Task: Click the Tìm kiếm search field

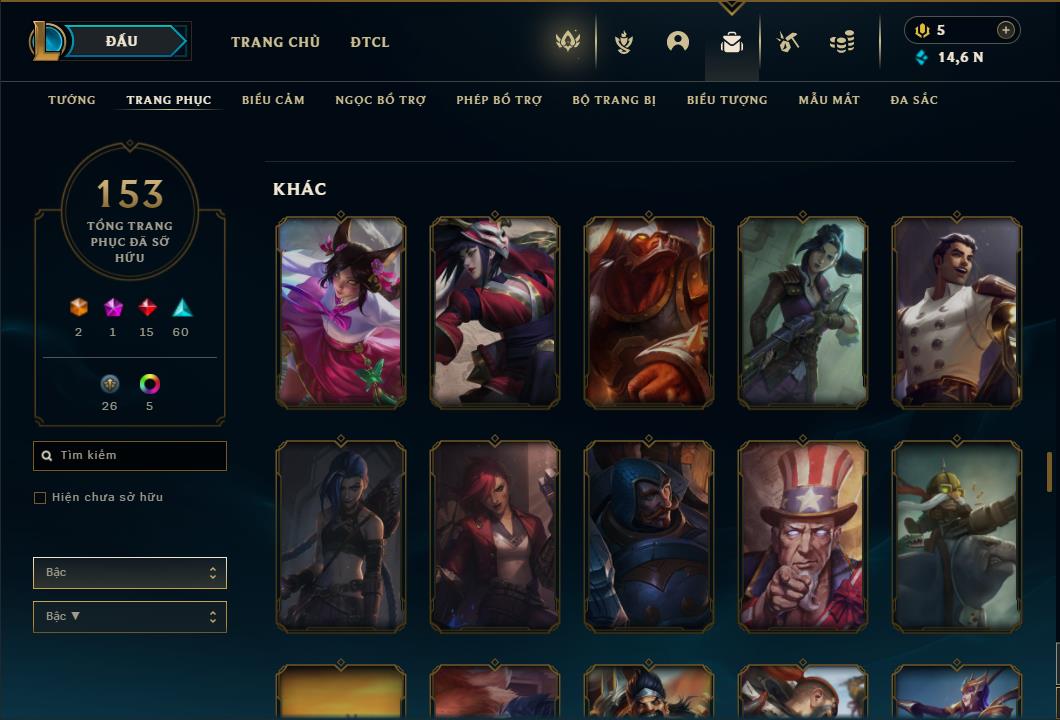Action: (x=130, y=456)
